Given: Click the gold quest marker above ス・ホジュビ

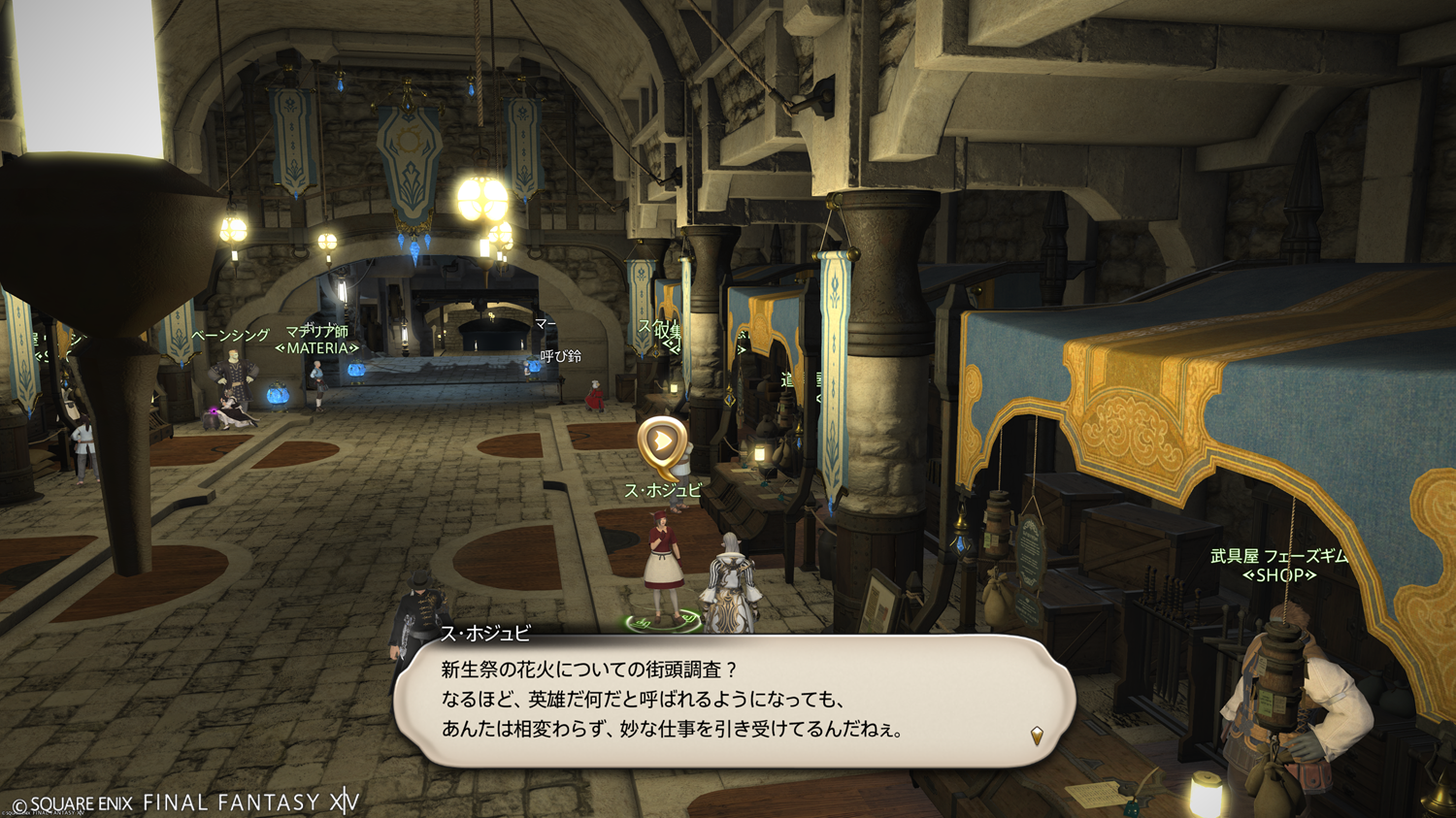Looking at the screenshot, I should pyautogui.click(x=662, y=442).
